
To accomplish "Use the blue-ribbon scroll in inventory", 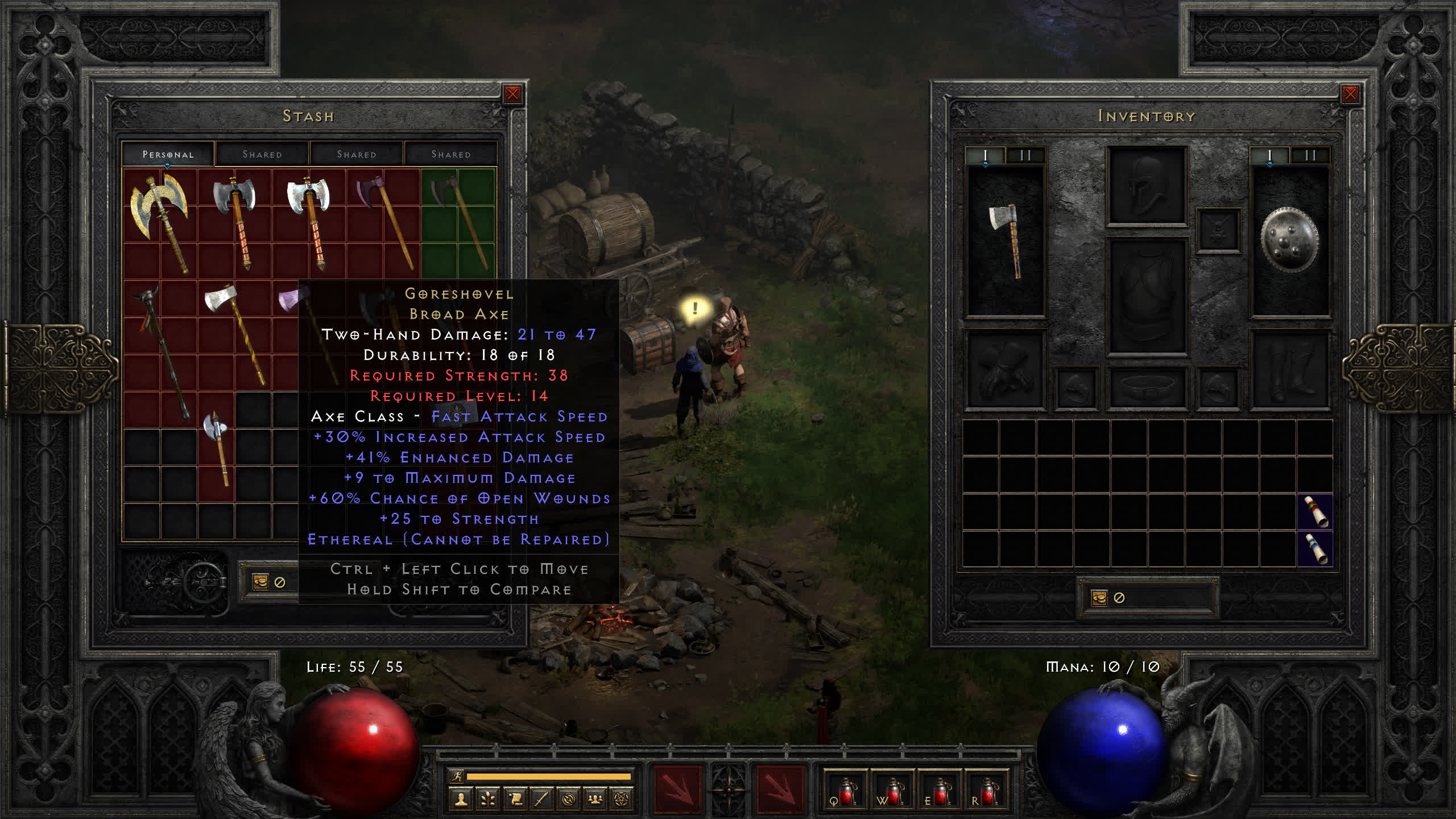I will click(x=1315, y=549).
